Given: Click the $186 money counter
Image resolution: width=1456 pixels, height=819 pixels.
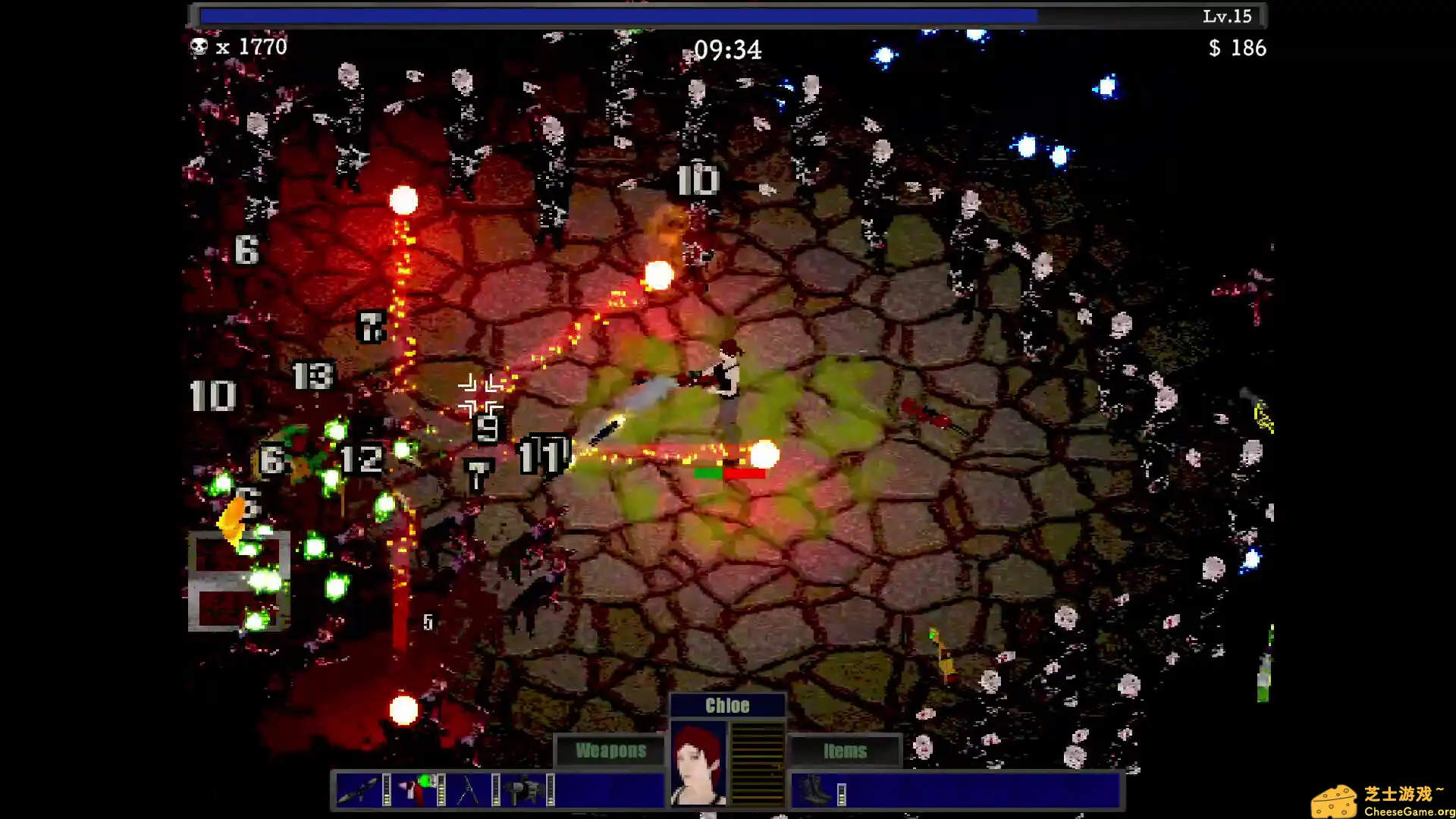Looking at the screenshot, I should click(1236, 49).
